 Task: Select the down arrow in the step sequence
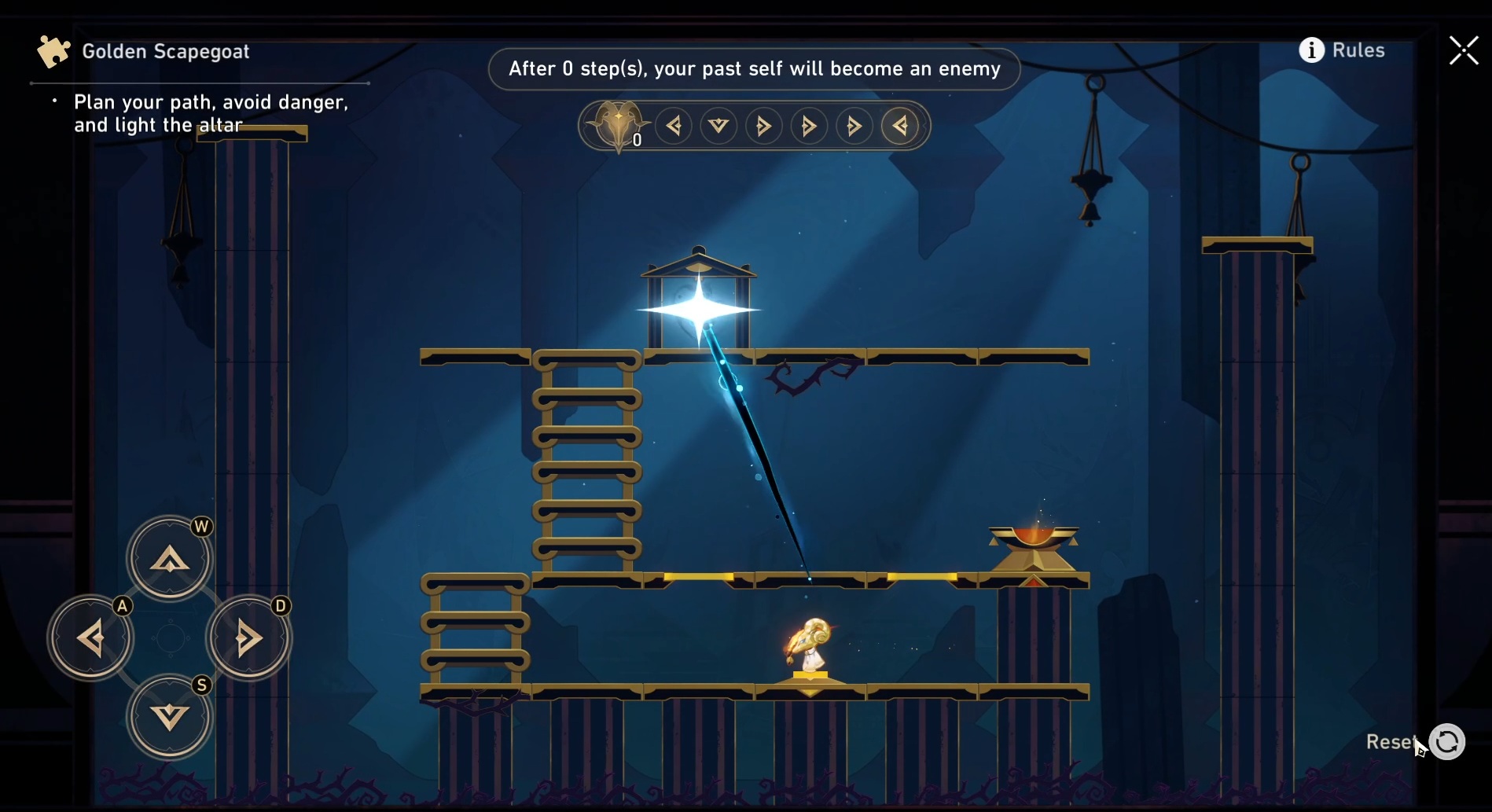(x=718, y=126)
